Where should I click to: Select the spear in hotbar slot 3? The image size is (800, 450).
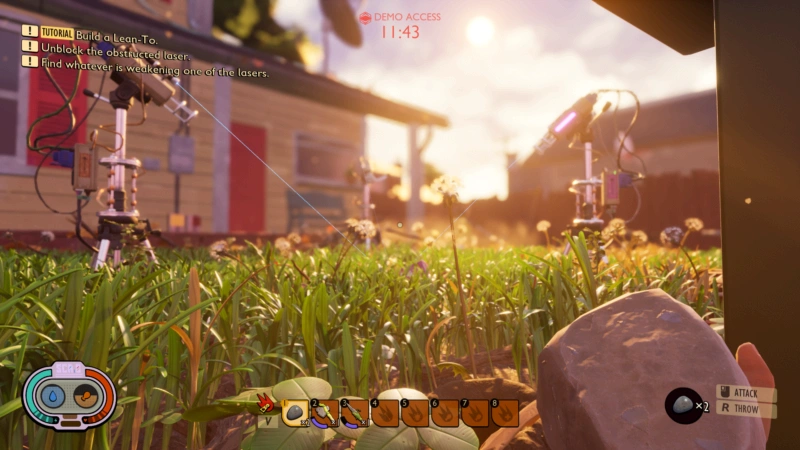[354, 412]
